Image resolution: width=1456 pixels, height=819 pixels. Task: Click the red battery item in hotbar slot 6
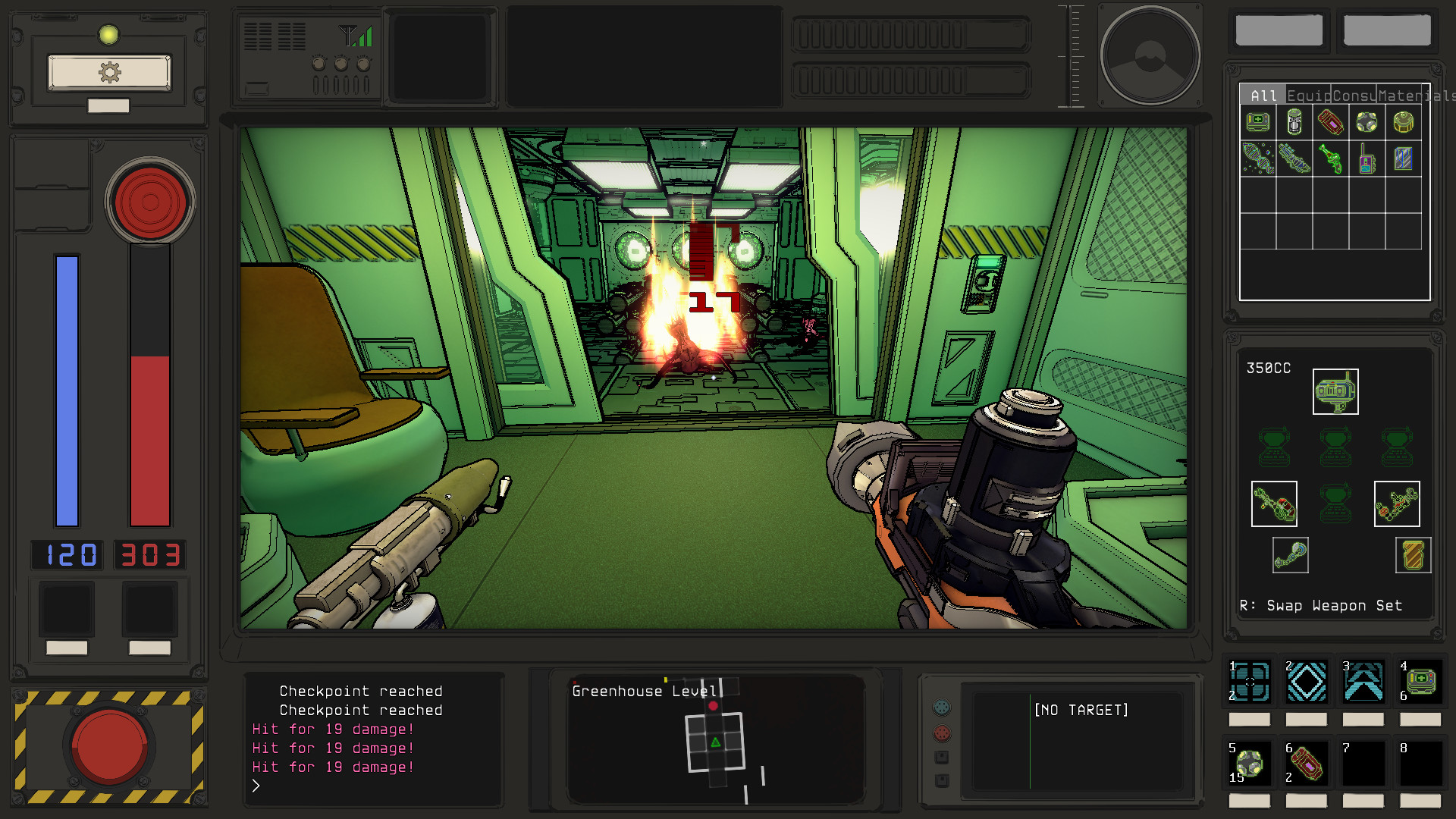(x=1306, y=764)
